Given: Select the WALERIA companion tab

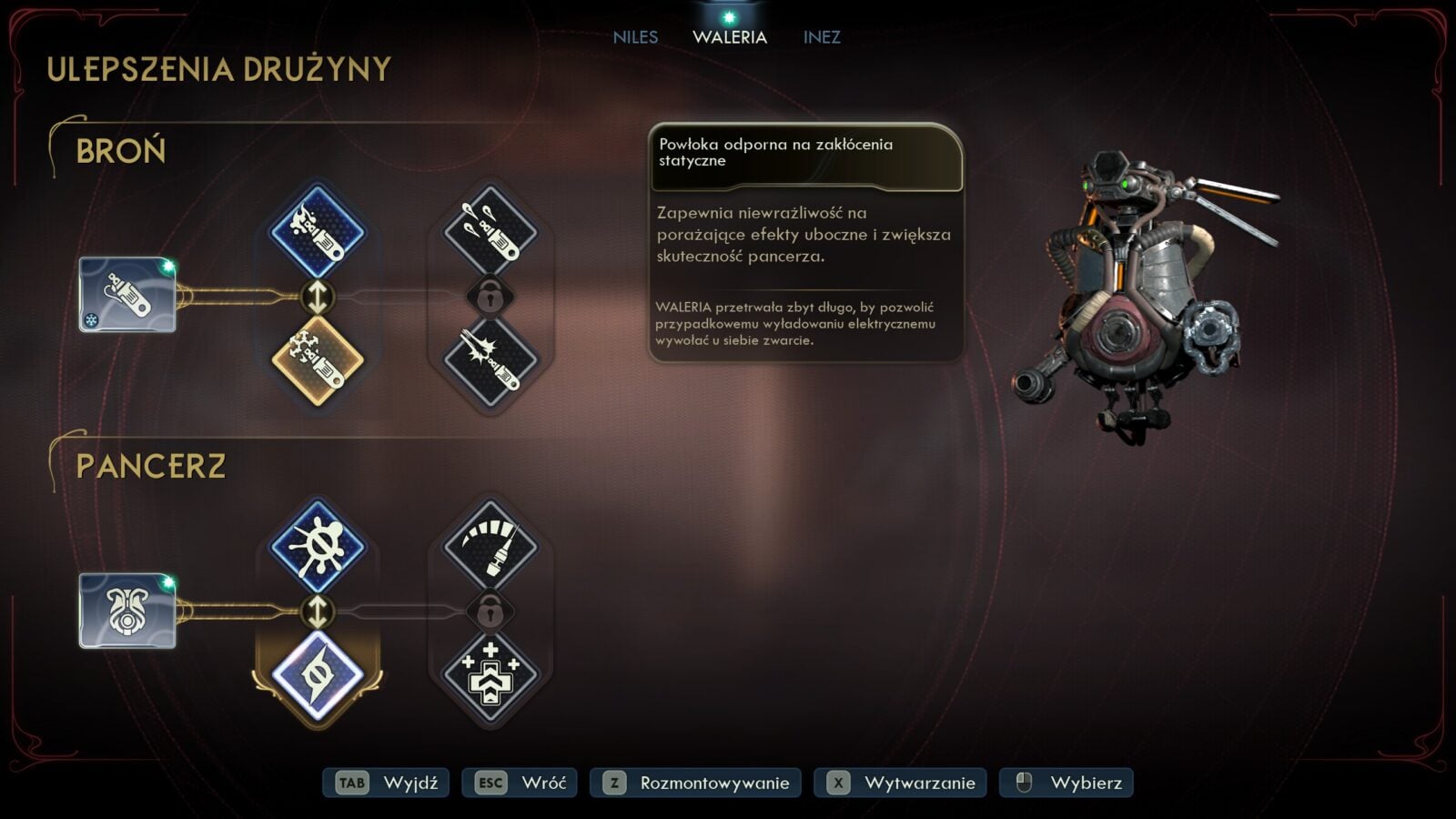Looking at the screenshot, I should point(730,37).
